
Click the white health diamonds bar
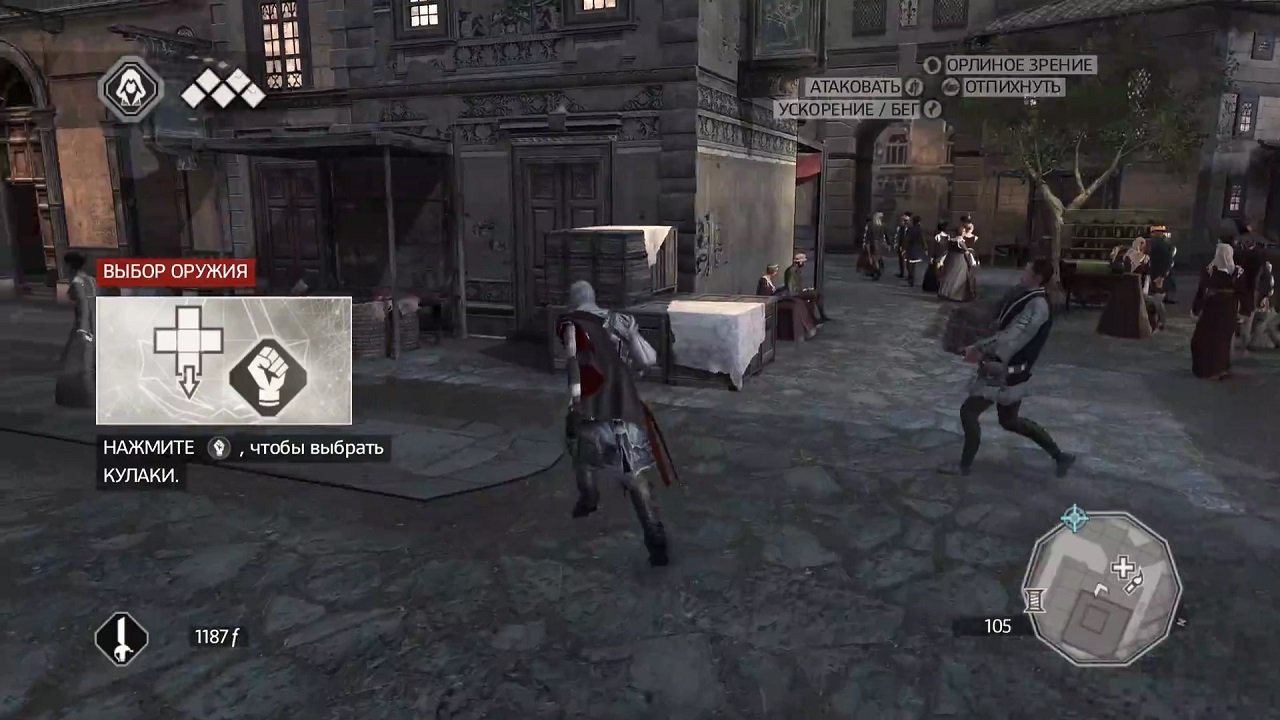tap(224, 85)
